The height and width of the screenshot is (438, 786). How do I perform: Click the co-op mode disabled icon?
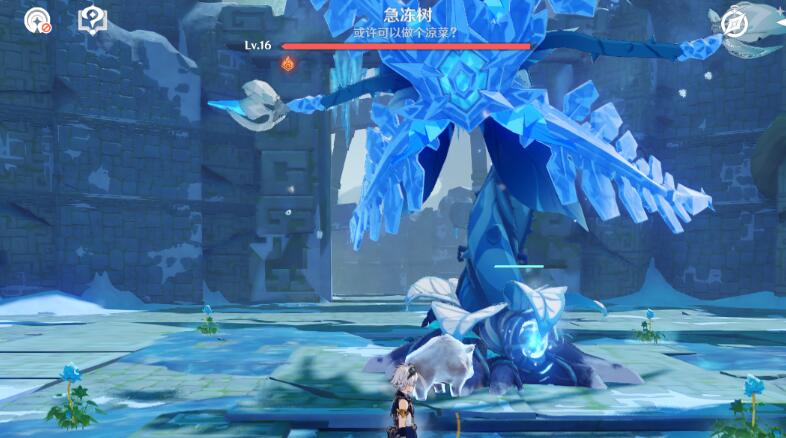point(39,20)
